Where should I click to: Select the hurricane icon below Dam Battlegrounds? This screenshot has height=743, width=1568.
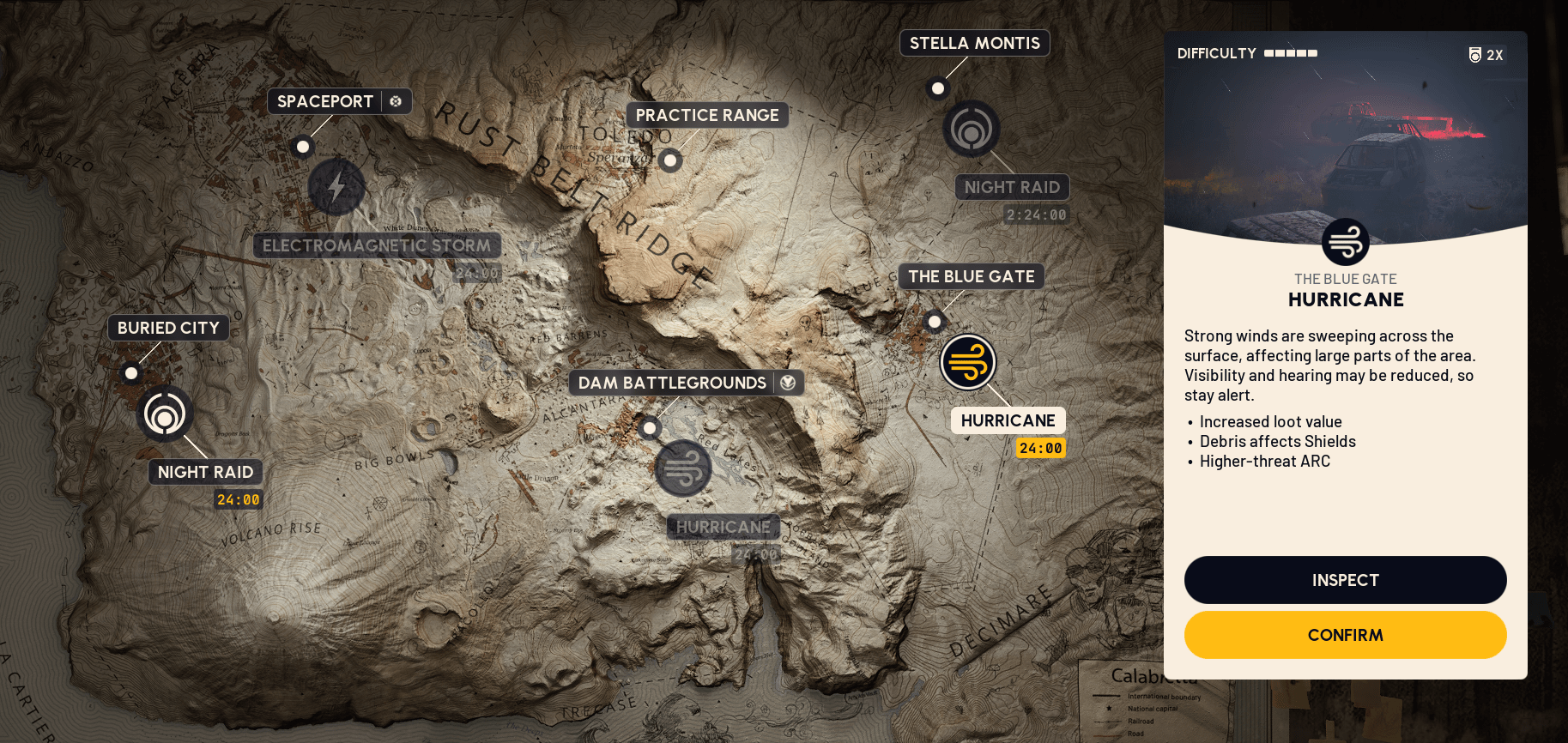682,468
